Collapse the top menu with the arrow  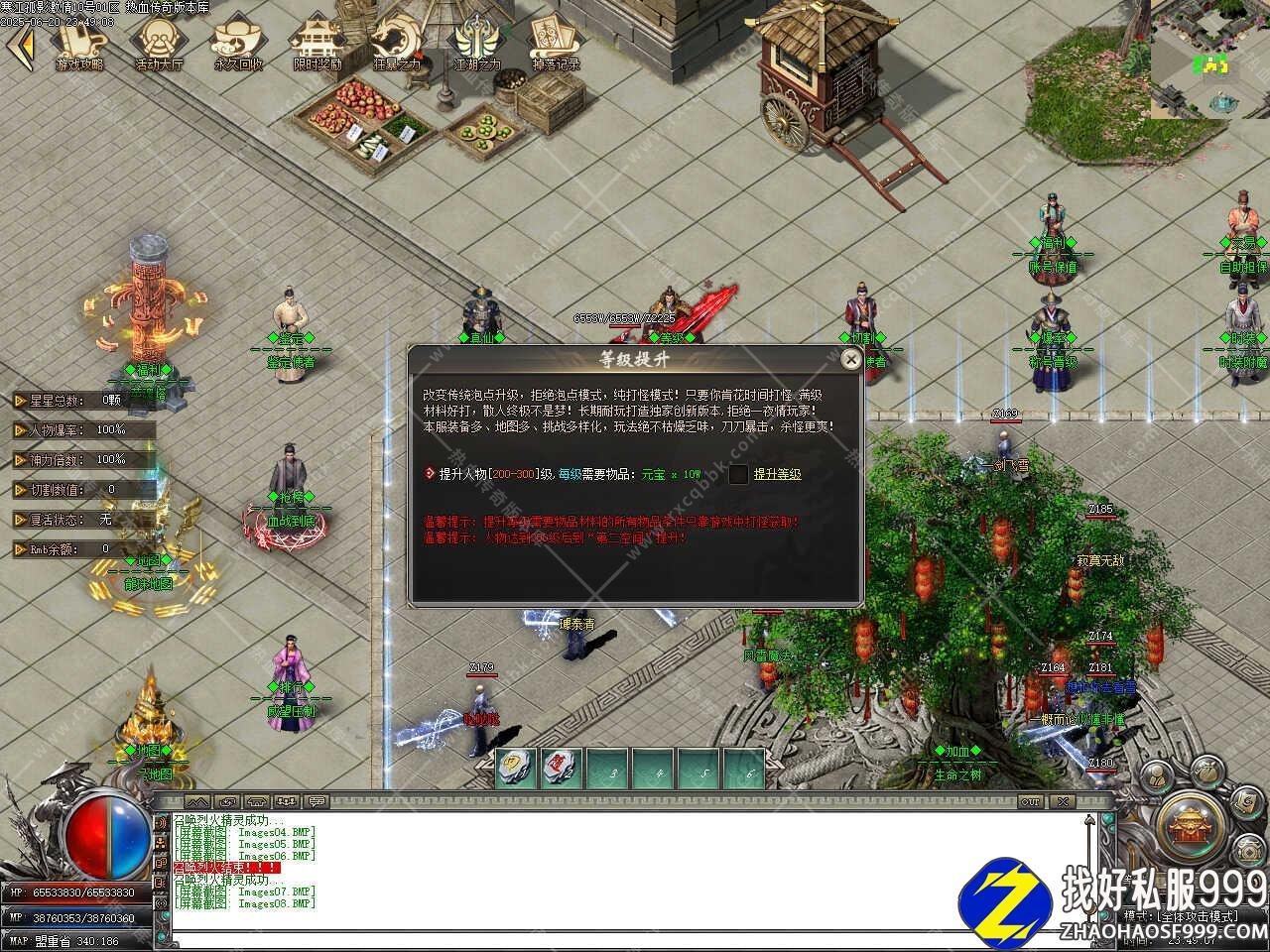[24, 46]
